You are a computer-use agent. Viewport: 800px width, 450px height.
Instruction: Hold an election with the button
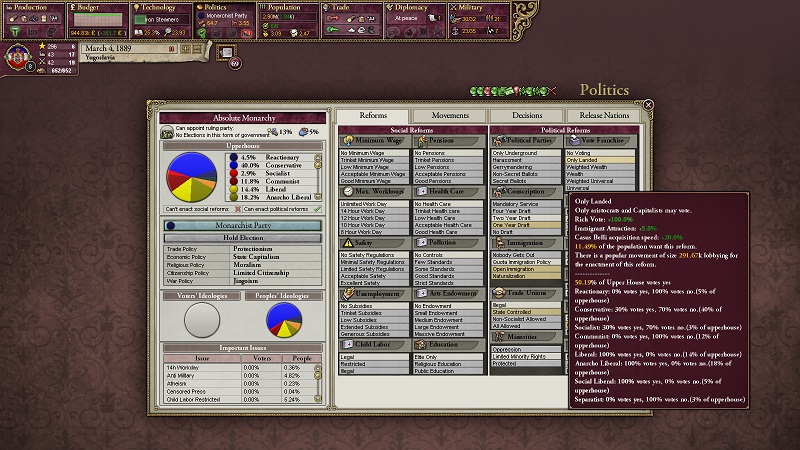pos(239,239)
